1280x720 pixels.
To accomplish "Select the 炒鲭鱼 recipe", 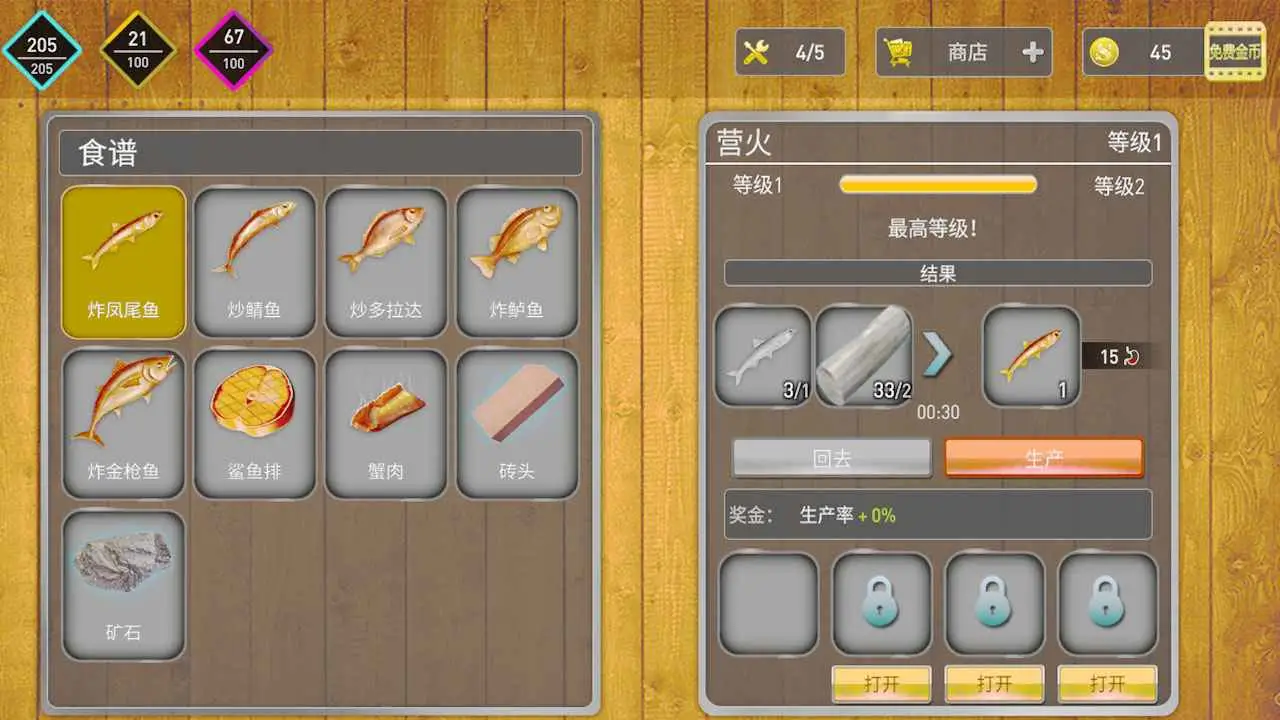I will 254,260.
